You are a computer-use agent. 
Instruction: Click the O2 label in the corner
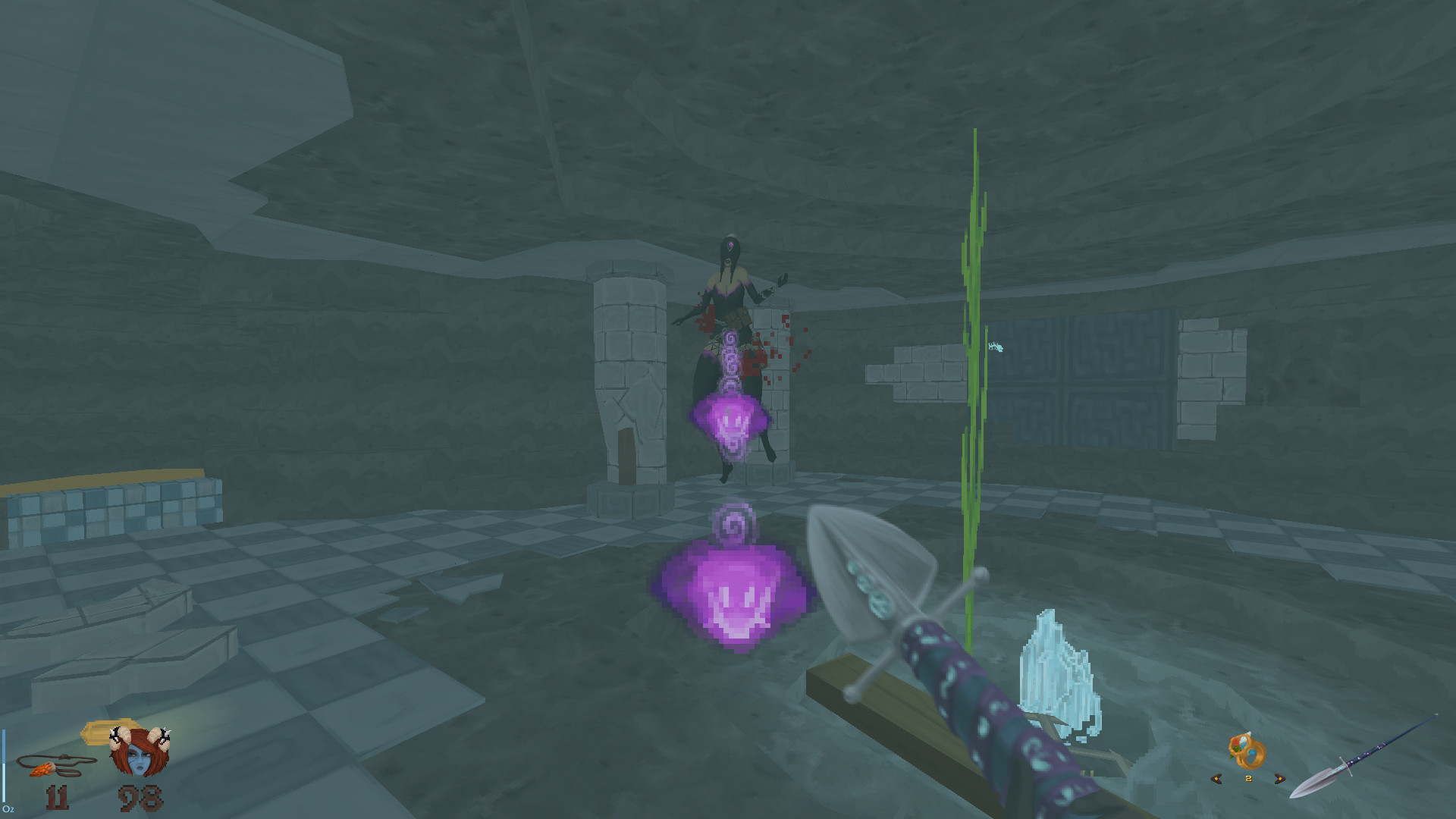click(x=9, y=808)
